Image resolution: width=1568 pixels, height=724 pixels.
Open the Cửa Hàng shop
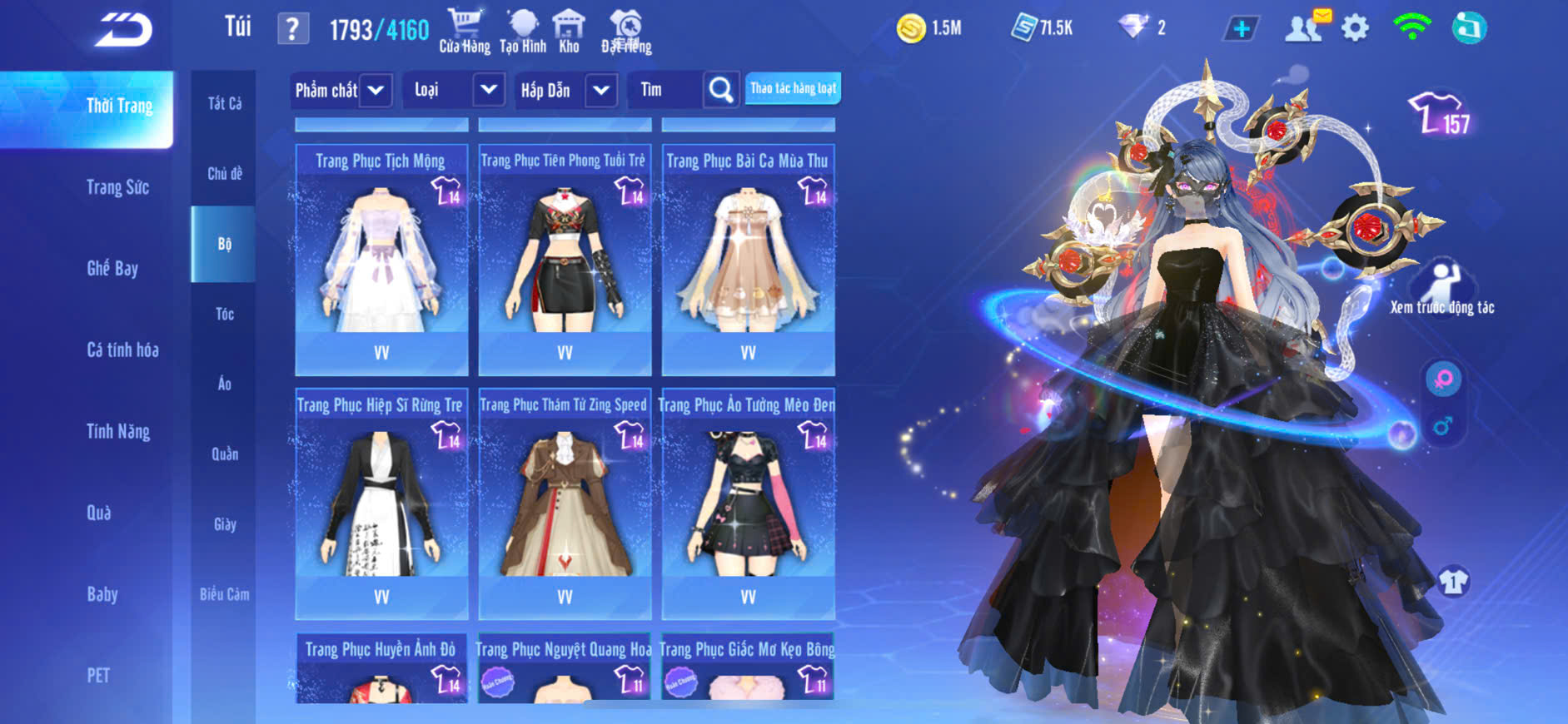point(465,31)
